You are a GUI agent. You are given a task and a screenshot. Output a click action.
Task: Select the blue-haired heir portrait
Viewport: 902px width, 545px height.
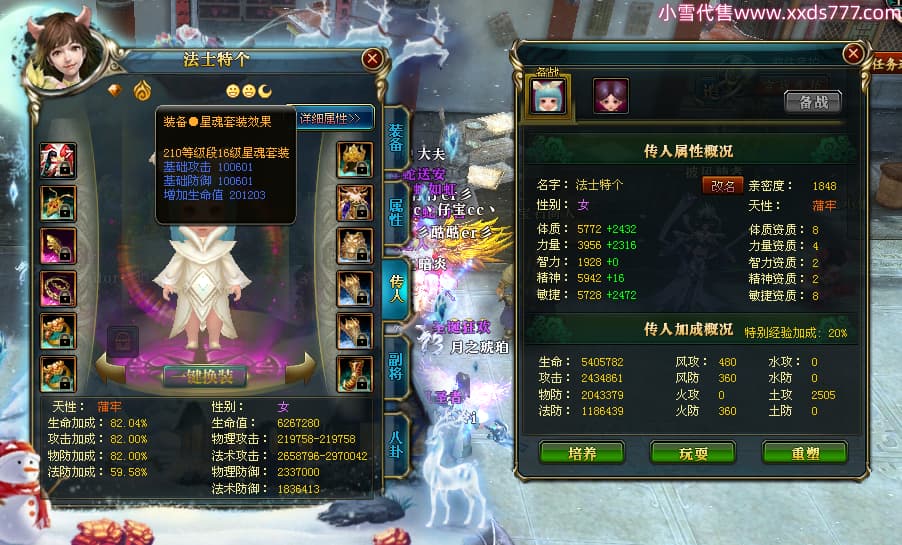point(547,95)
